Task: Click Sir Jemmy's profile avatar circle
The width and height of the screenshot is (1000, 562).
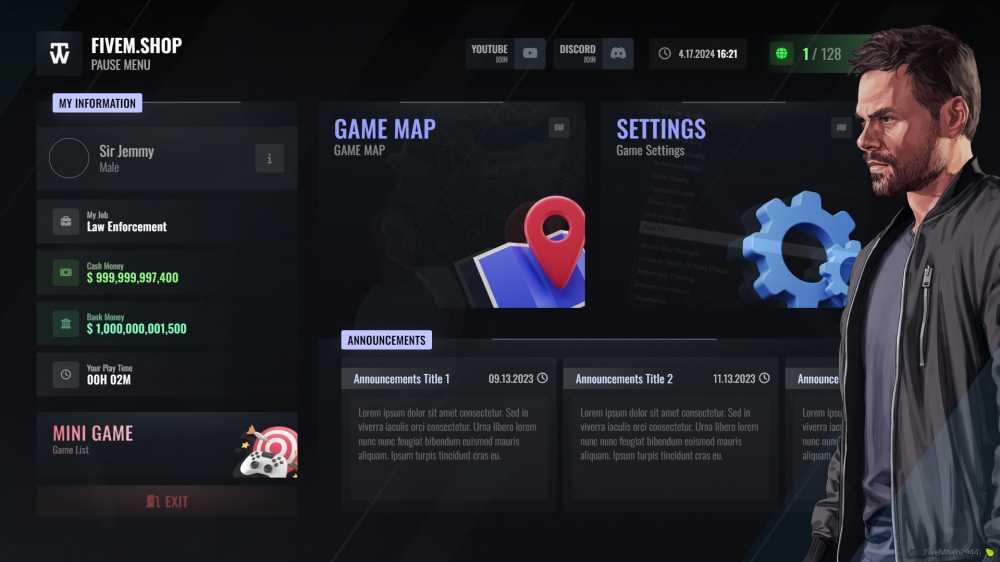Action: tap(69, 158)
